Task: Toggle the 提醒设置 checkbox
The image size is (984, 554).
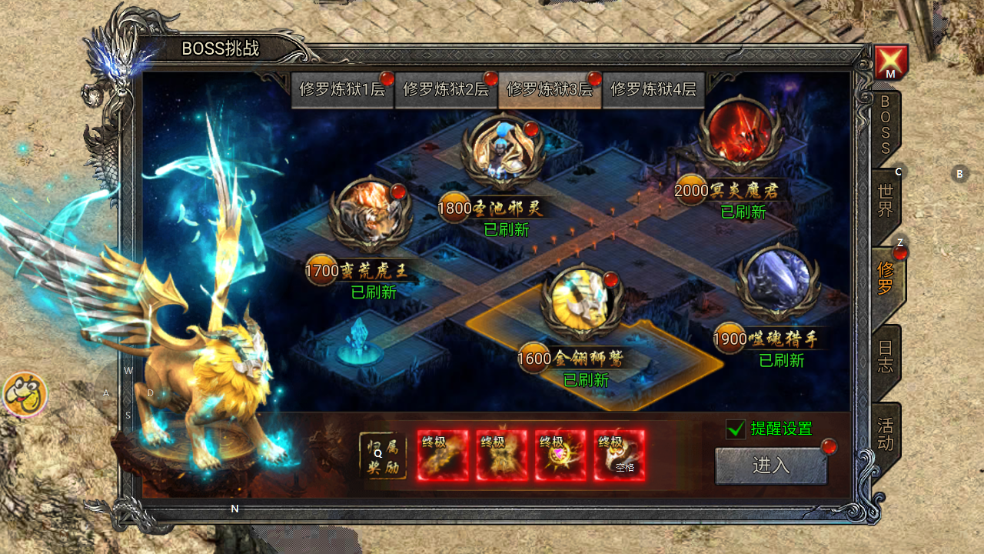Action: pos(736,429)
